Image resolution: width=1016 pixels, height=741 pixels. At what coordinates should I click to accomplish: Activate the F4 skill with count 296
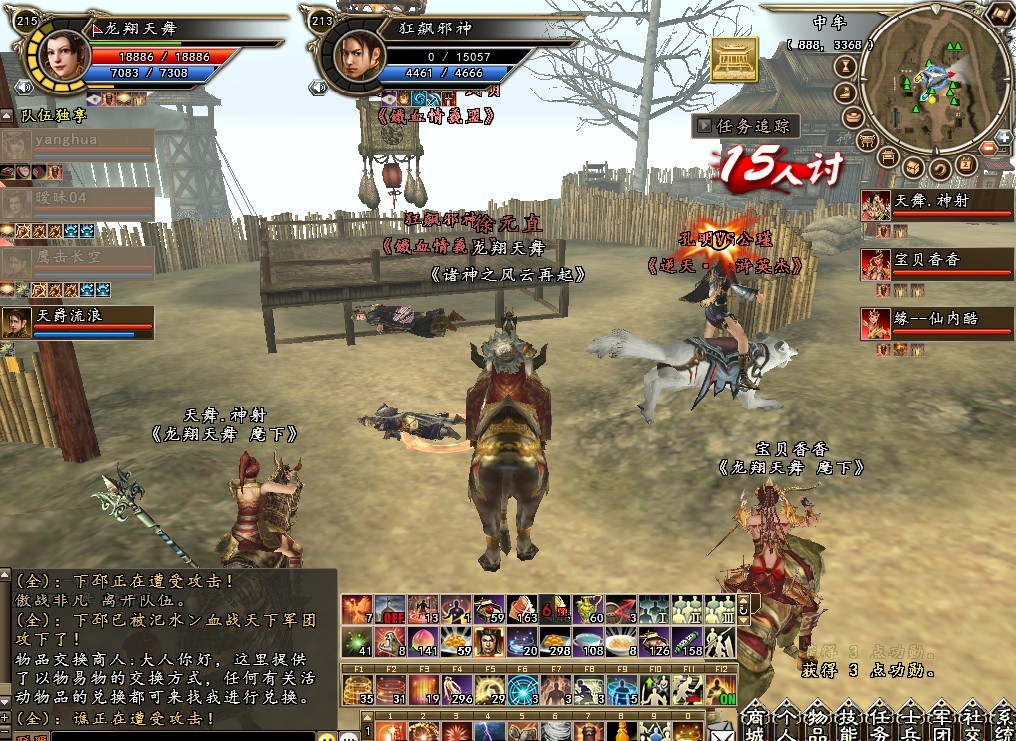point(457,689)
